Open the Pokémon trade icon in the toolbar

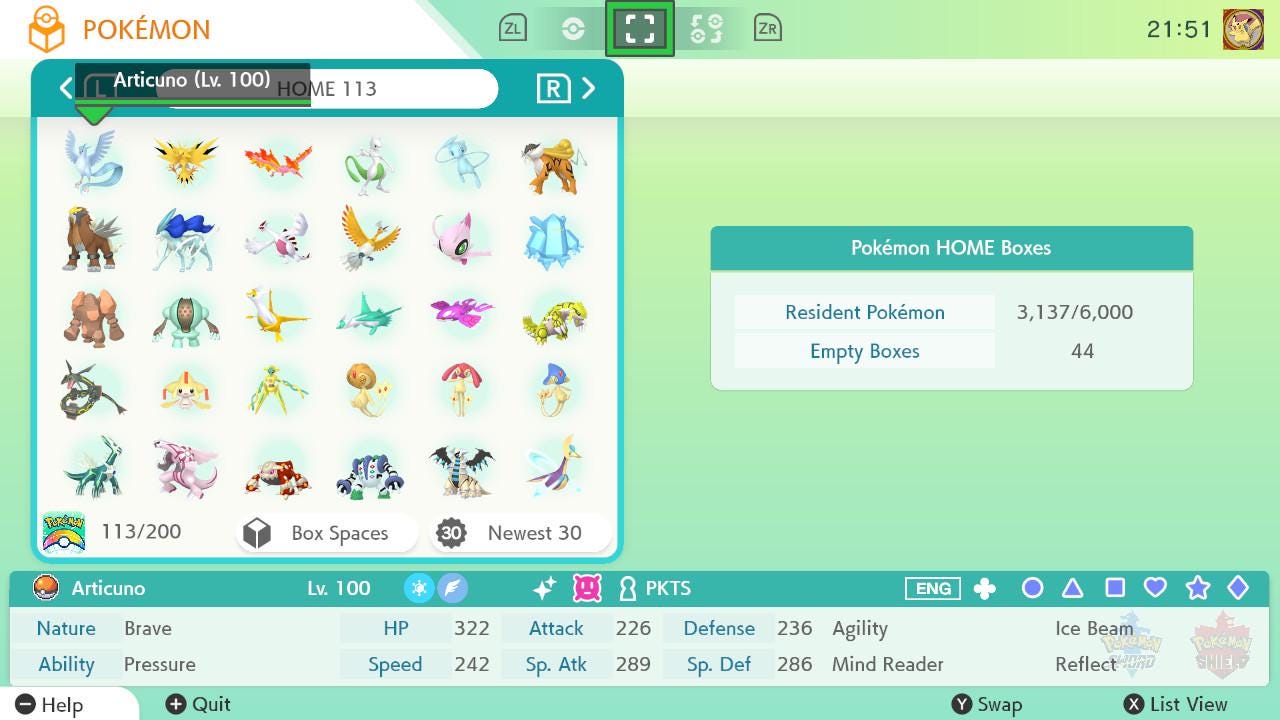pos(708,28)
